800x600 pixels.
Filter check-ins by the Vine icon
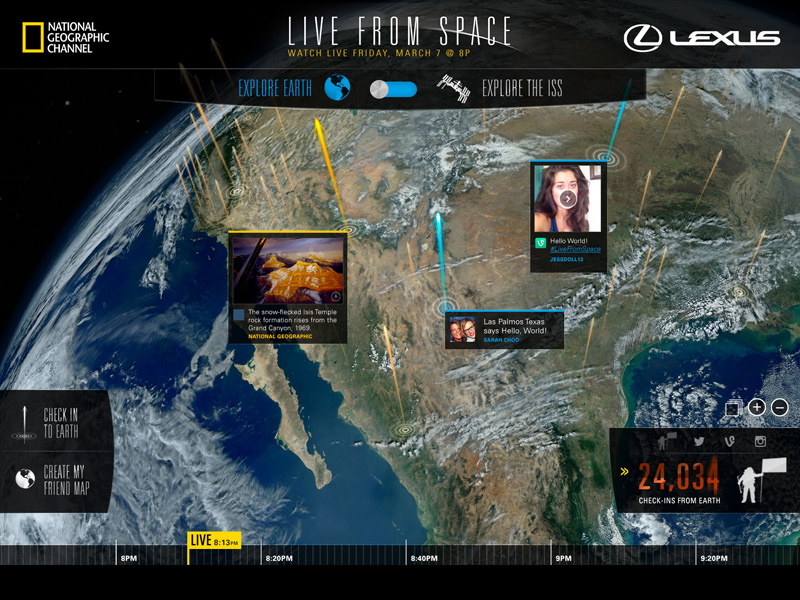(730, 442)
